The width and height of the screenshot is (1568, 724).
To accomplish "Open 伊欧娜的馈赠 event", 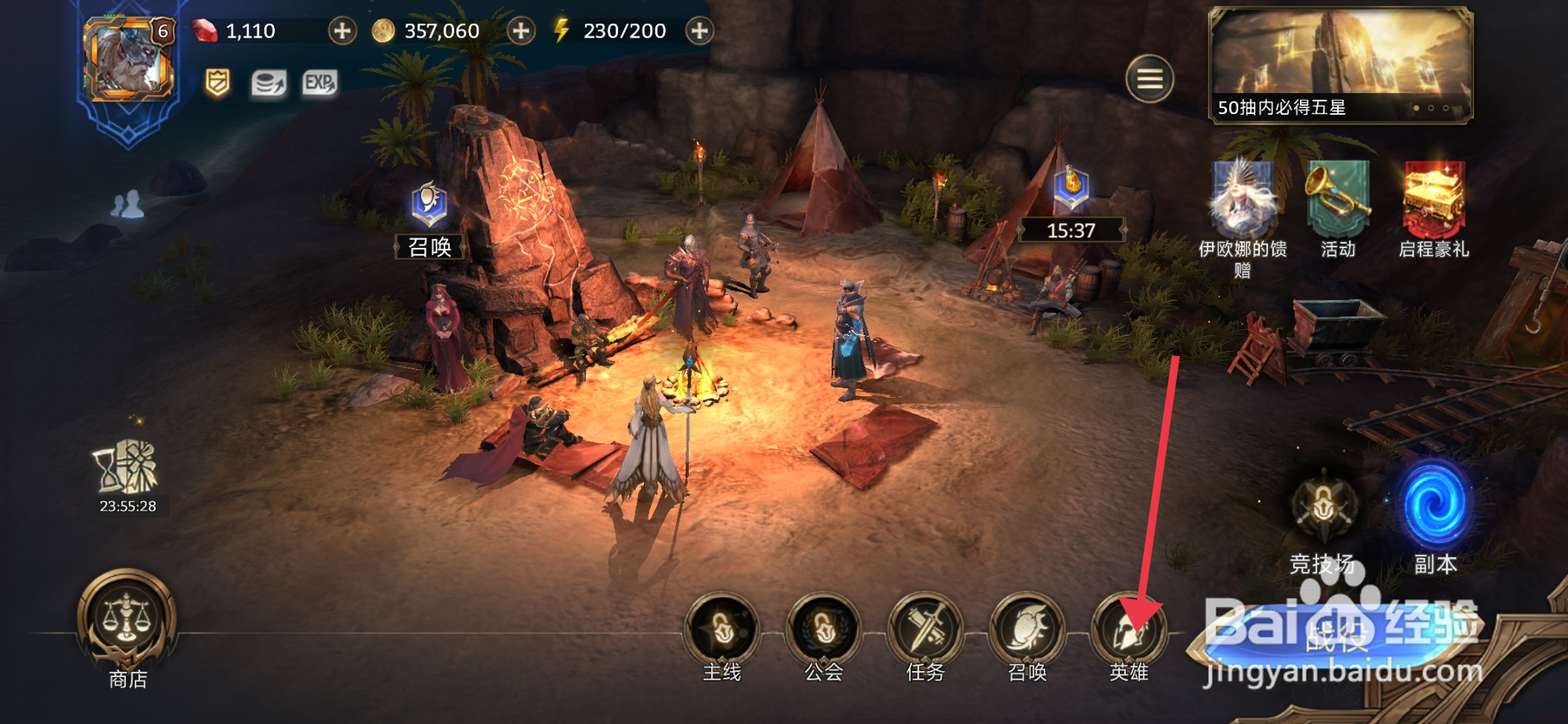I will (x=1243, y=201).
